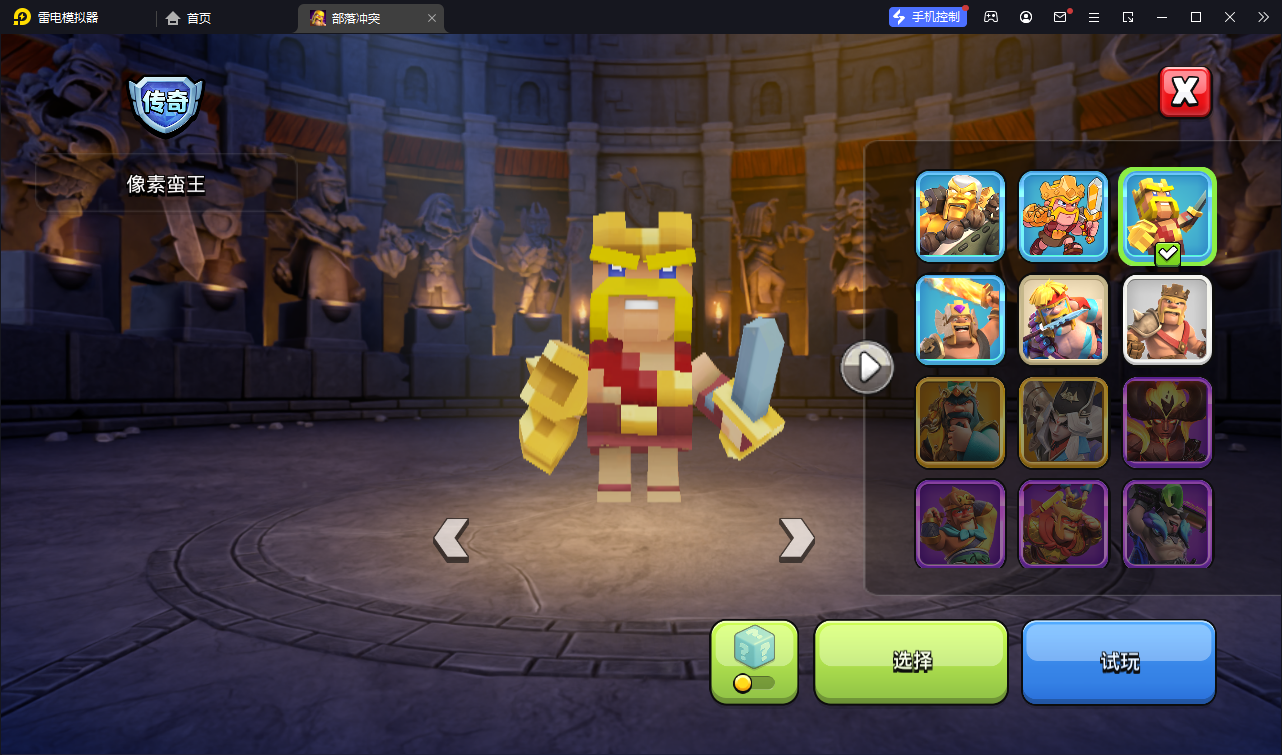The height and width of the screenshot is (755, 1282).
Task: Choose the locked grey-helmet pirate skin
Action: pyautogui.click(x=1063, y=422)
